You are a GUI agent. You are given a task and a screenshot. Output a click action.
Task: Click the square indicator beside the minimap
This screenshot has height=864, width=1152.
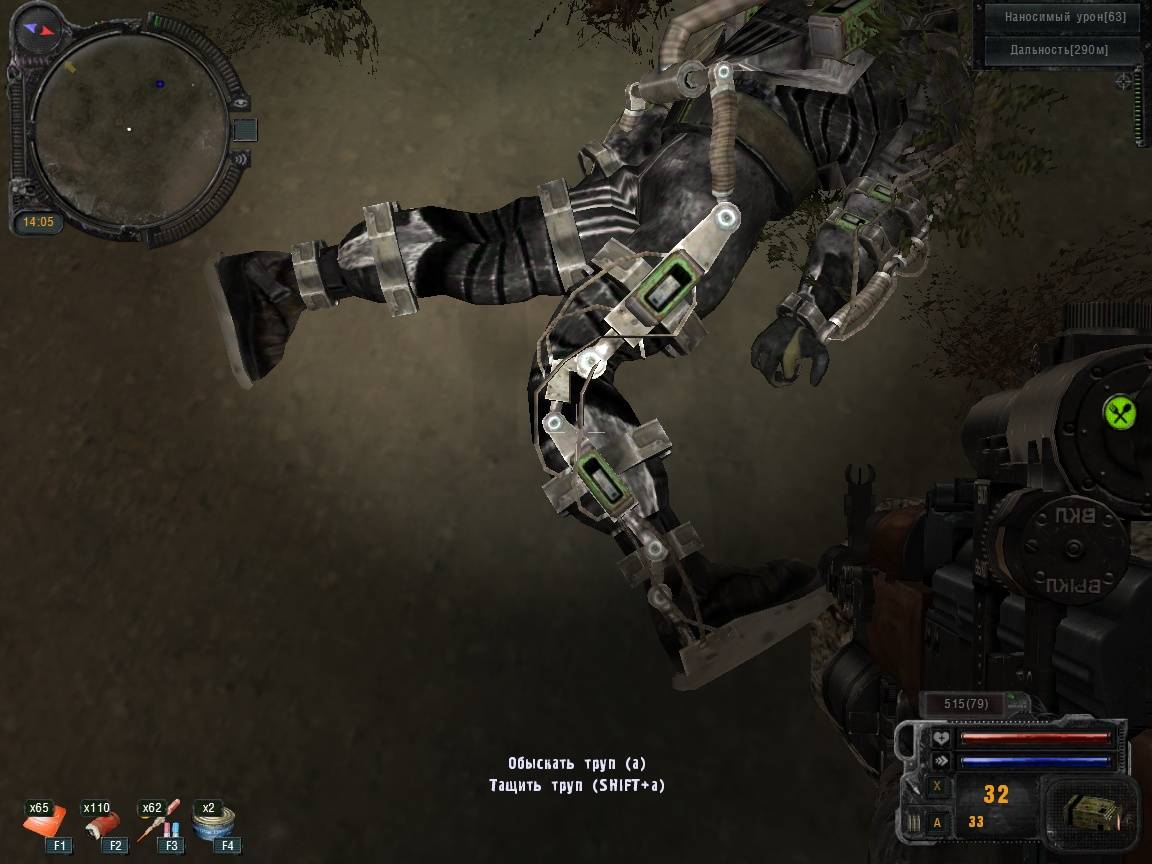[245, 129]
